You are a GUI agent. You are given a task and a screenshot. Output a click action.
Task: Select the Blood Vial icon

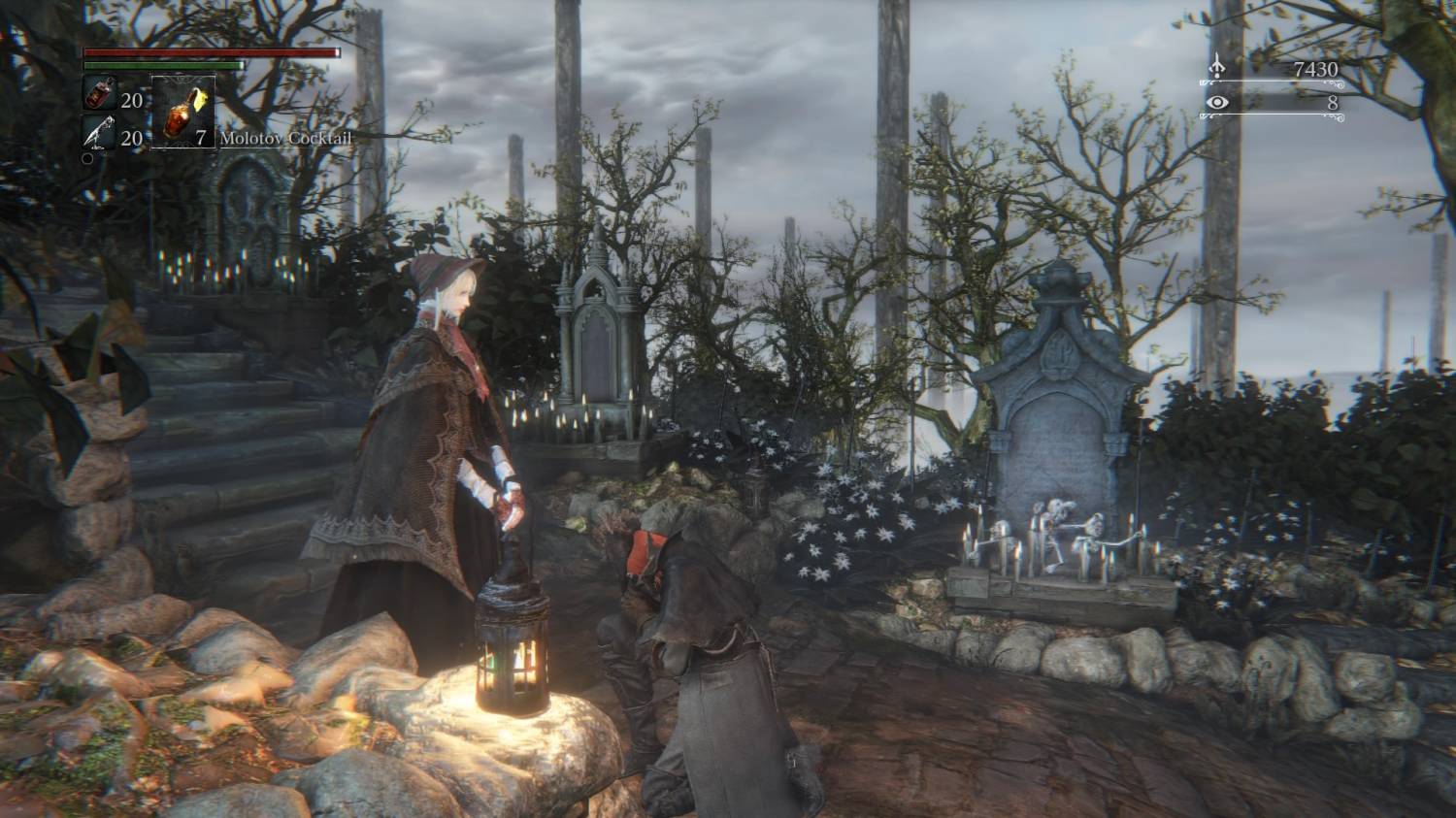pyautogui.click(x=100, y=95)
